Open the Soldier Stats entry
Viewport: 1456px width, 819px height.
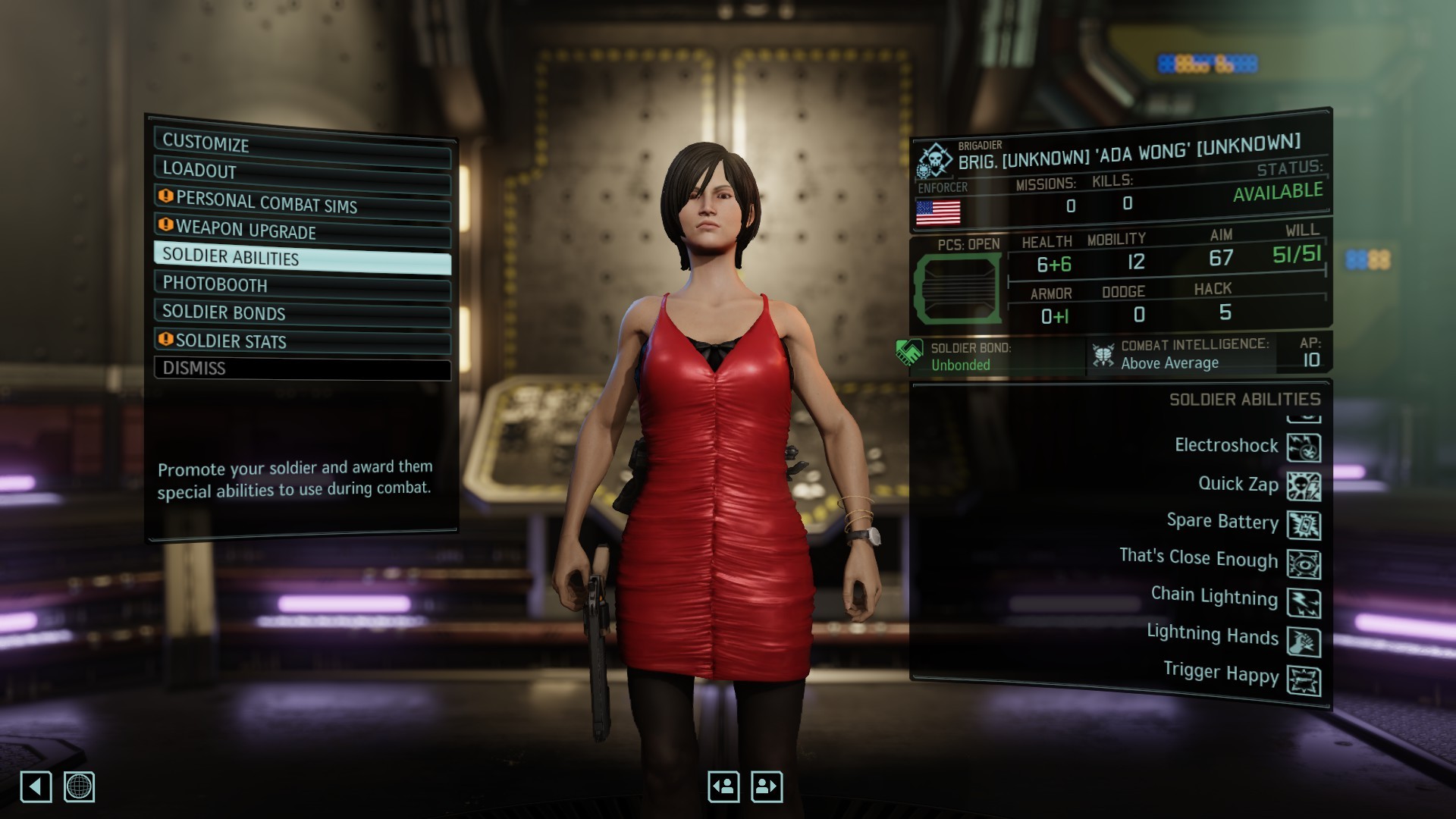tap(302, 341)
